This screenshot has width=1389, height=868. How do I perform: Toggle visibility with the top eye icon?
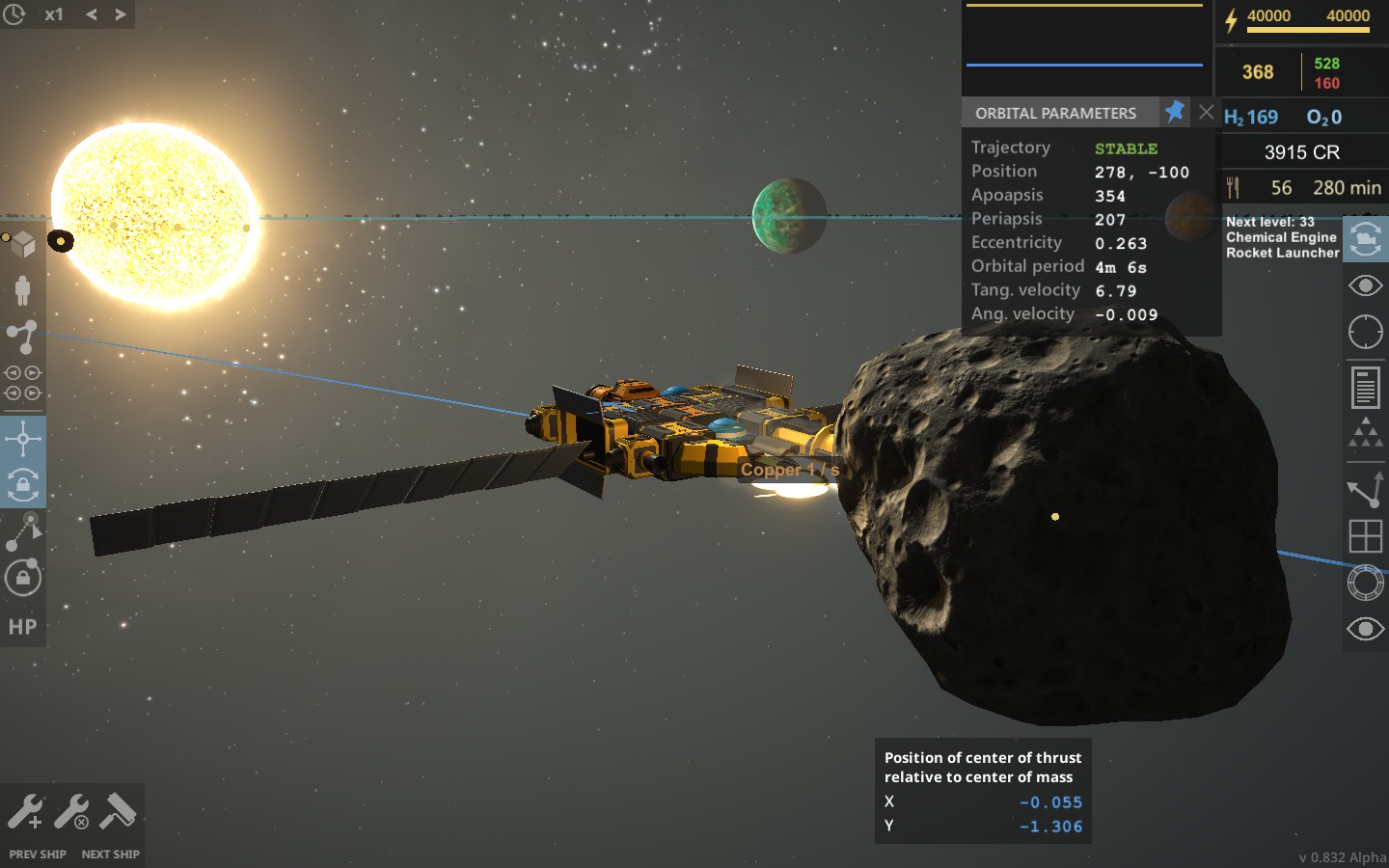(x=1366, y=285)
